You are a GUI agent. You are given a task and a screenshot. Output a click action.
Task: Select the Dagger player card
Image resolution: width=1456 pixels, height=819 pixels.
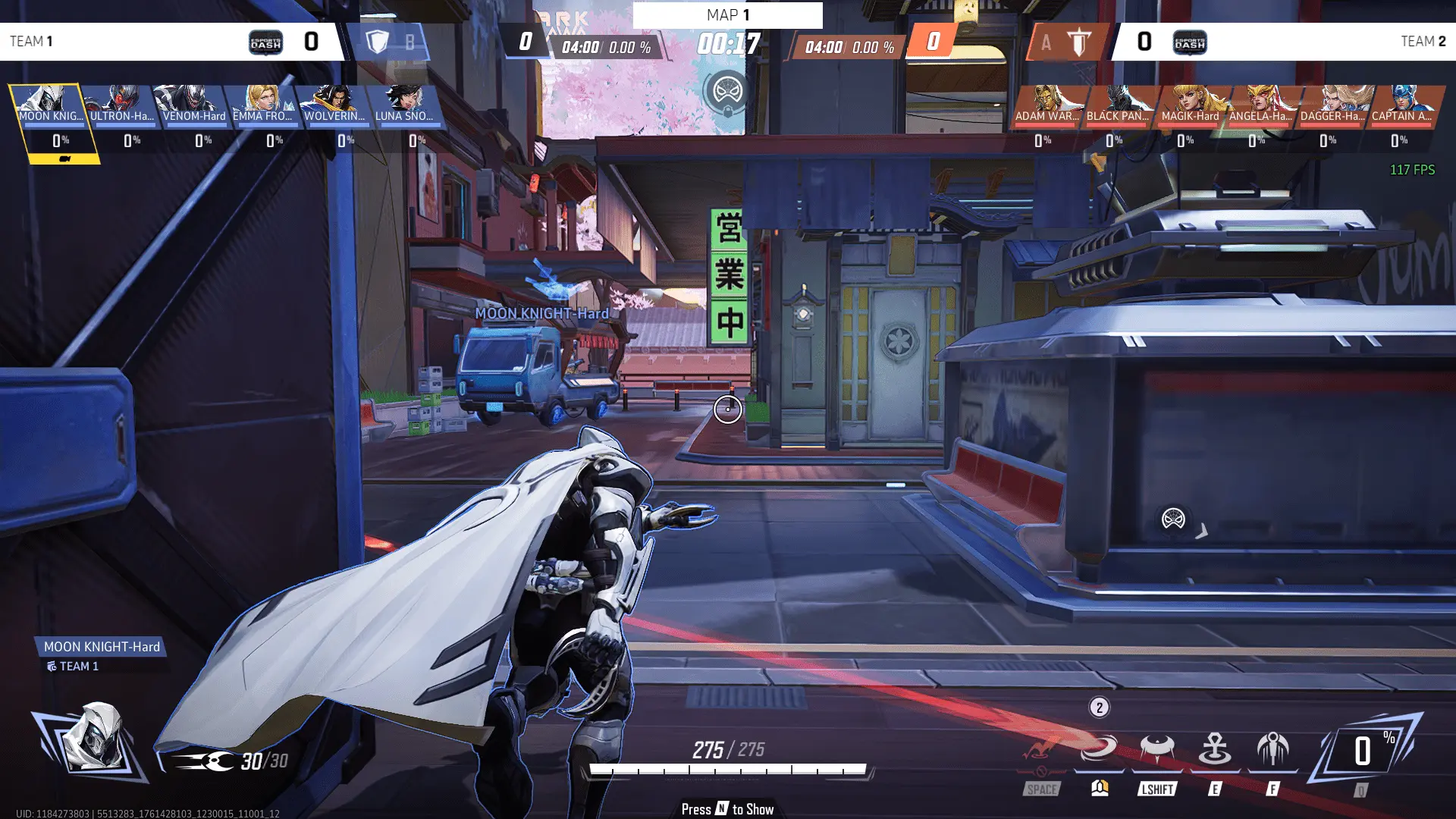[1332, 106]
